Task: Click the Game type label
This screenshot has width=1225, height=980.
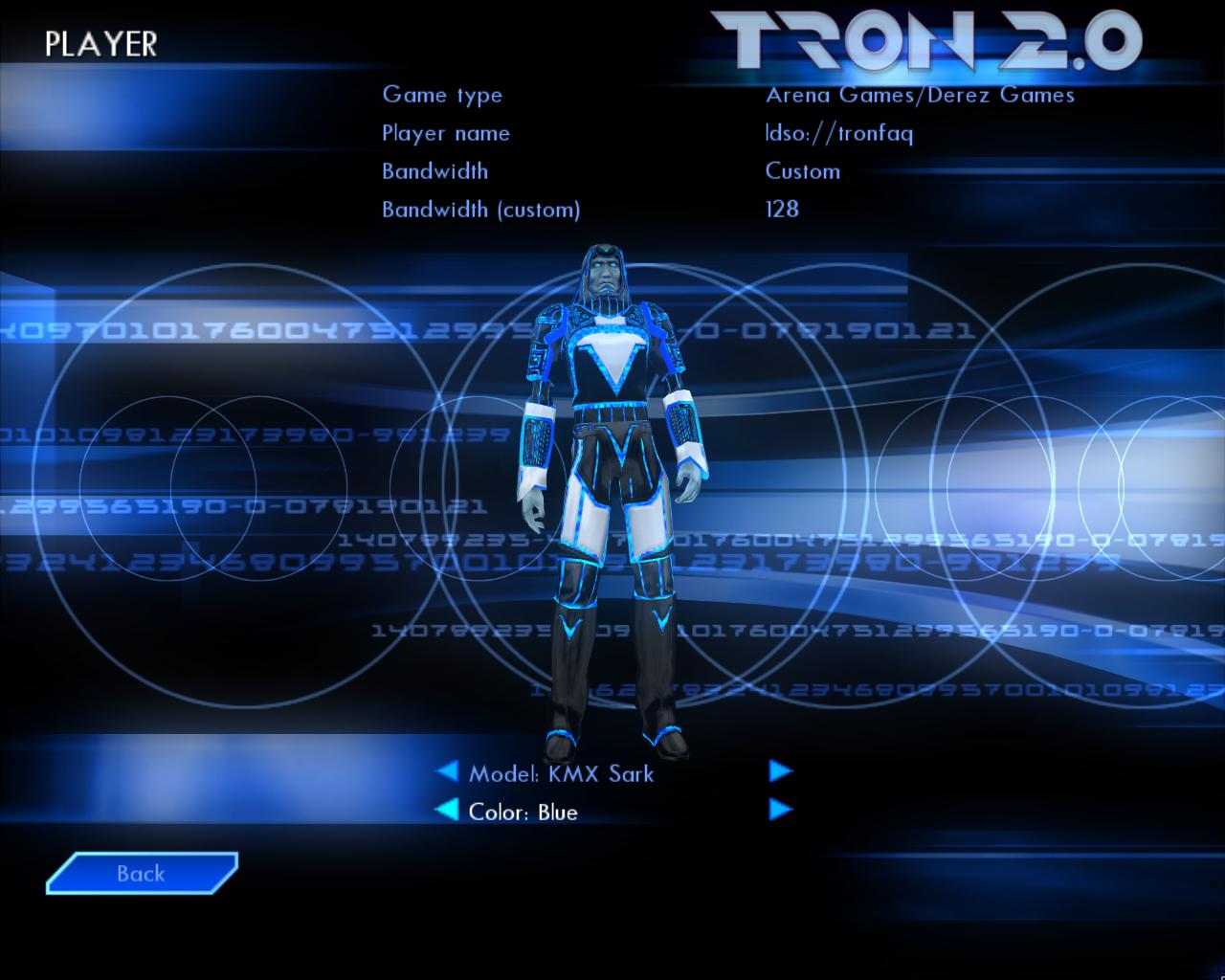Action: (443, 95)
